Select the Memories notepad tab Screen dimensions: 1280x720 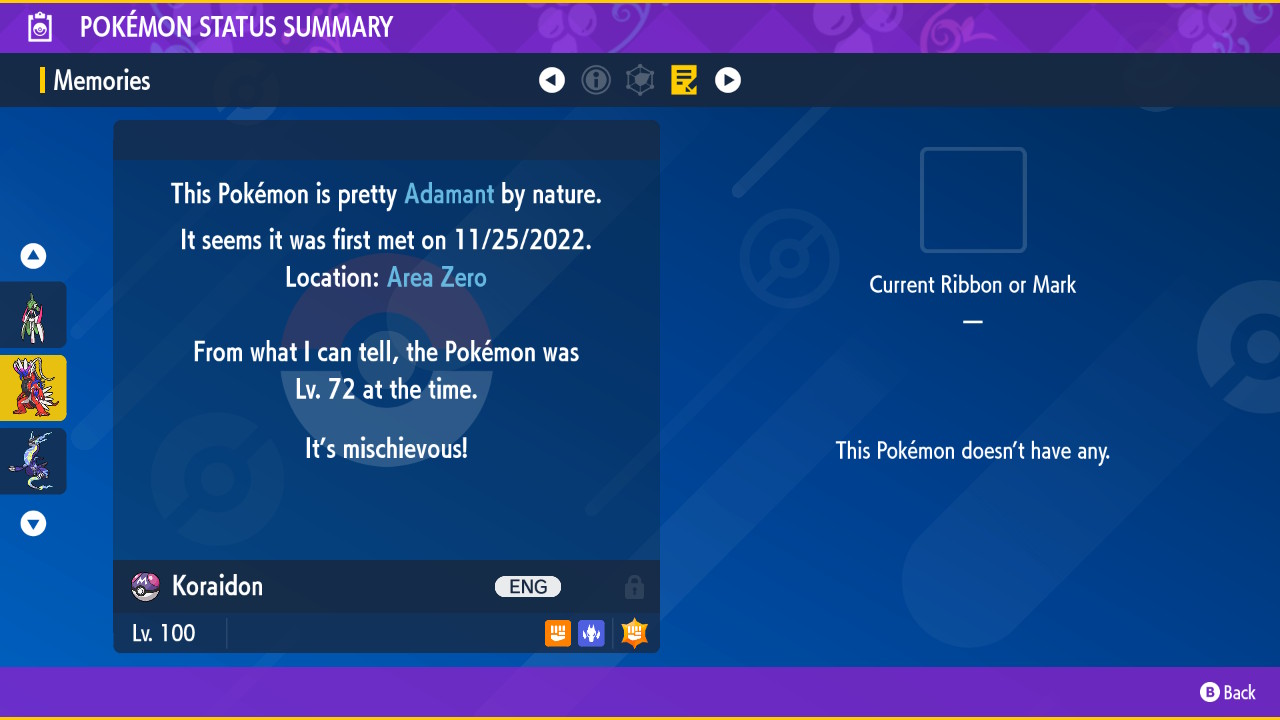pyautogui.click(x=684, y=80)
